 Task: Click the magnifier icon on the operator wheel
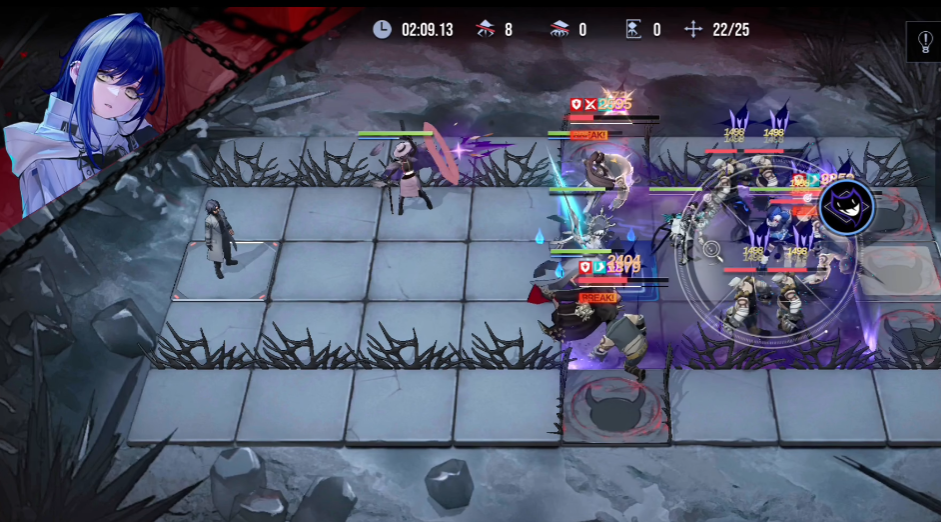[713, 251]
